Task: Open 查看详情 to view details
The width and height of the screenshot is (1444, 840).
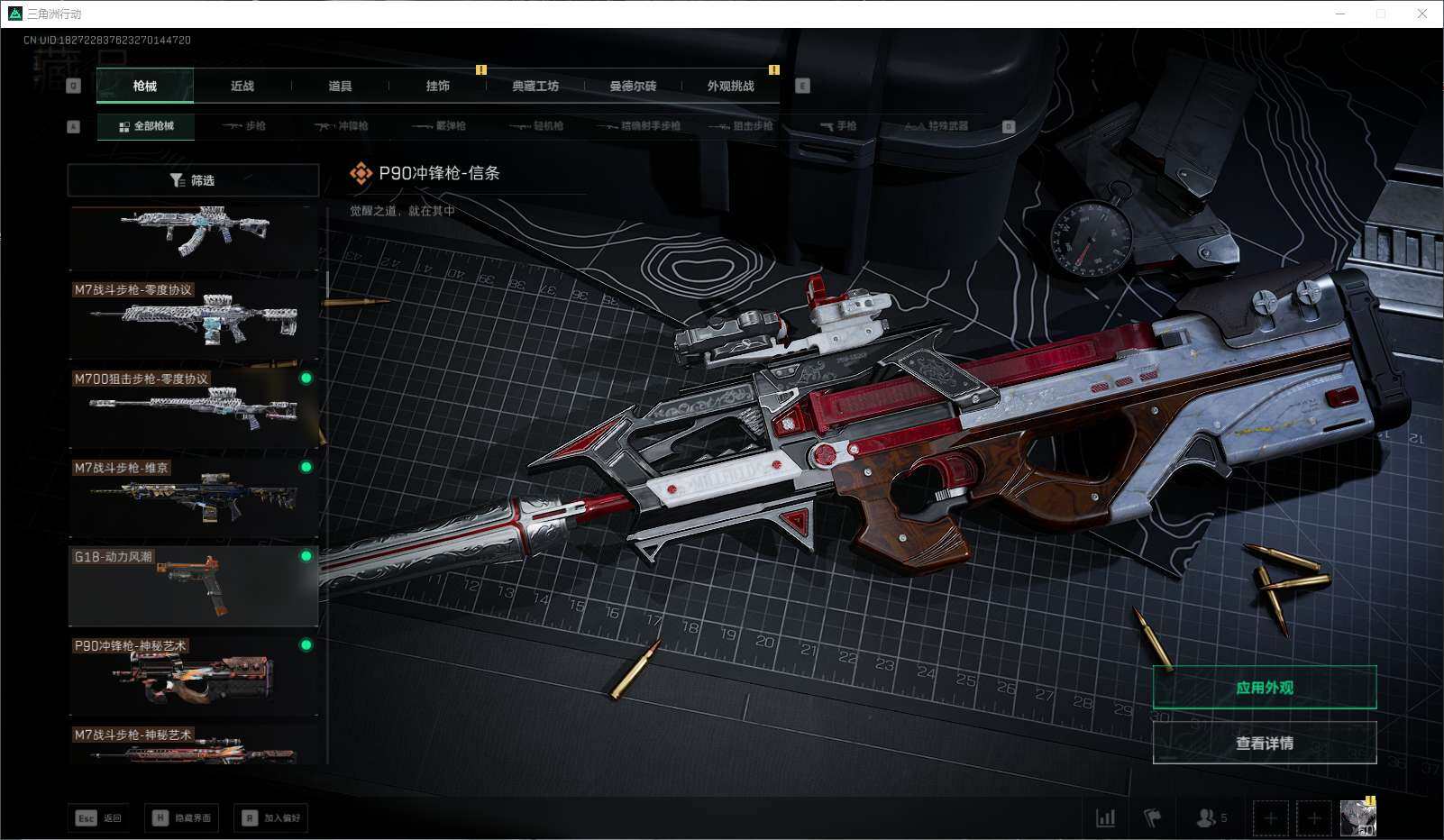Action: click(x=1264, y=744)
